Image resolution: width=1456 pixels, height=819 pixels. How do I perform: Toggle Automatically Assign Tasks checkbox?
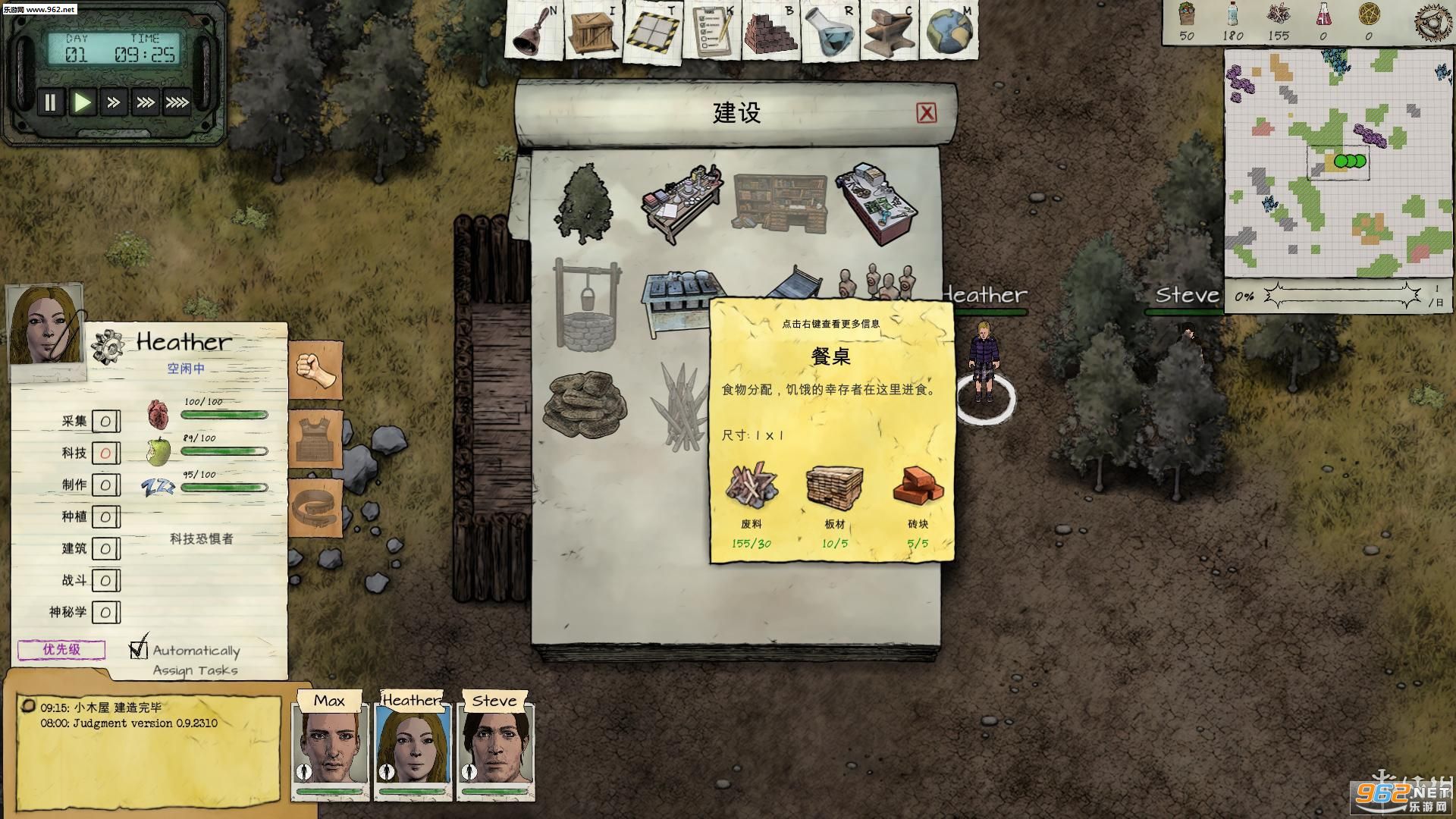coord(138,649)
